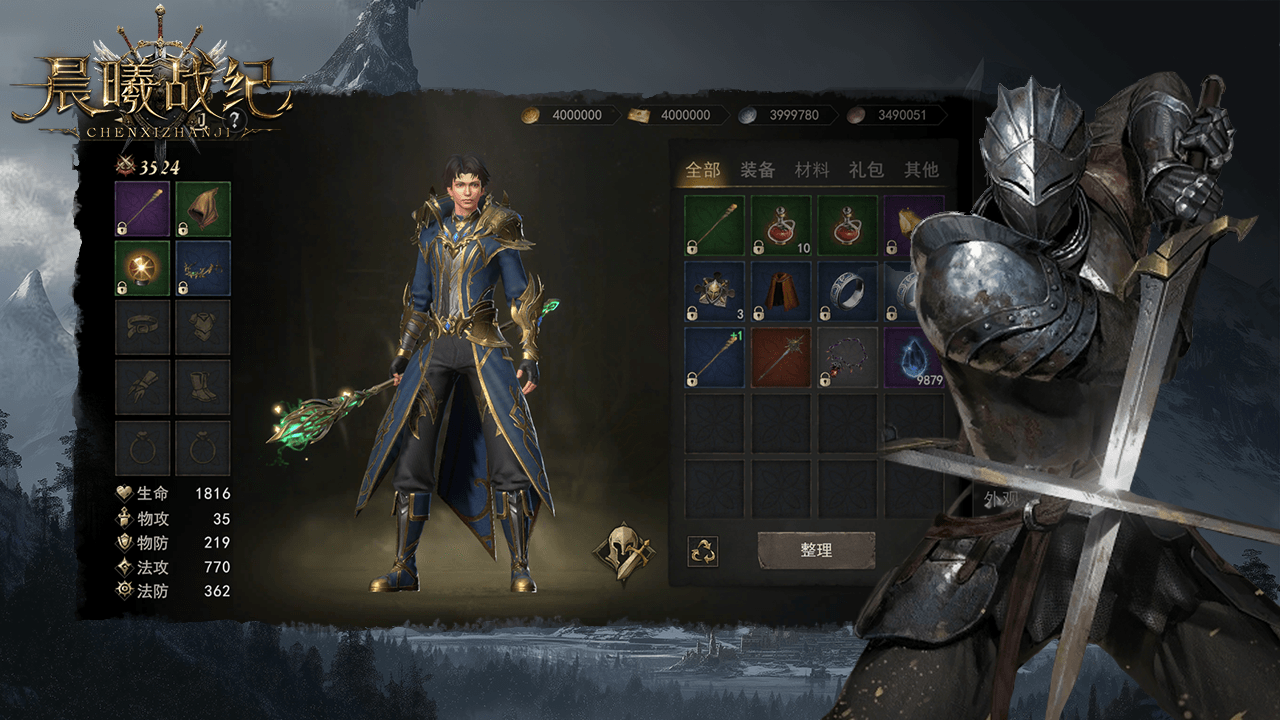Switch to the 其他 (Other) tab
The height and width of the screenshot is (720, 1280).
(921, 170)
